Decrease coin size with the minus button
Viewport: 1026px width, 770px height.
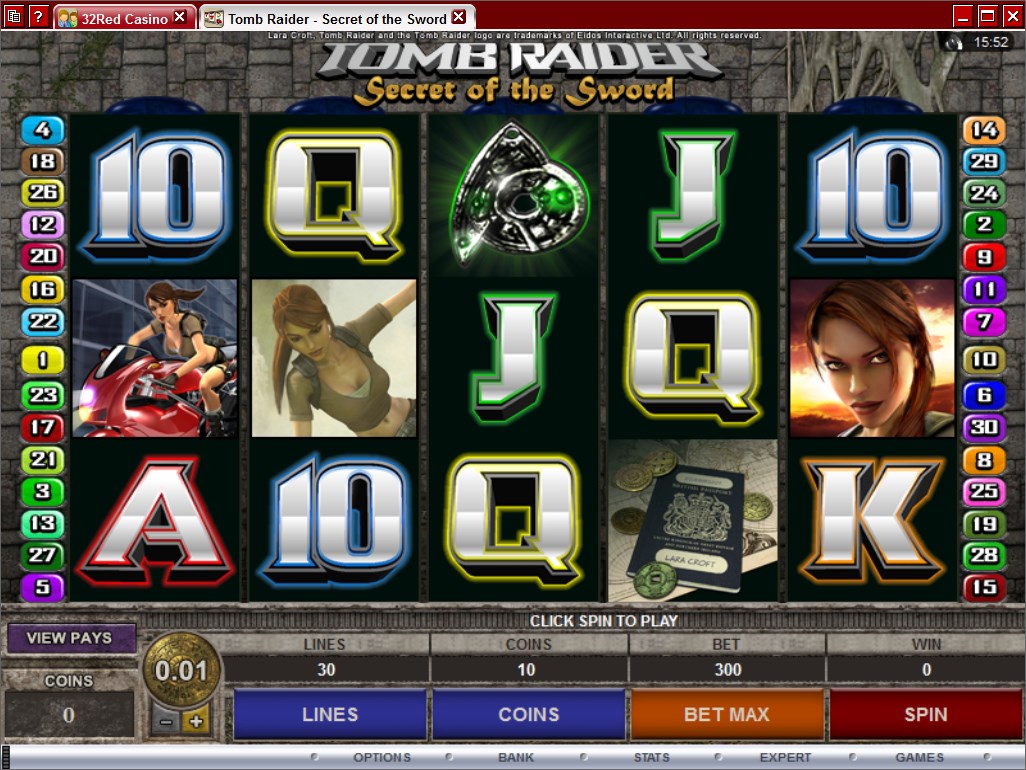coord(167,721)
